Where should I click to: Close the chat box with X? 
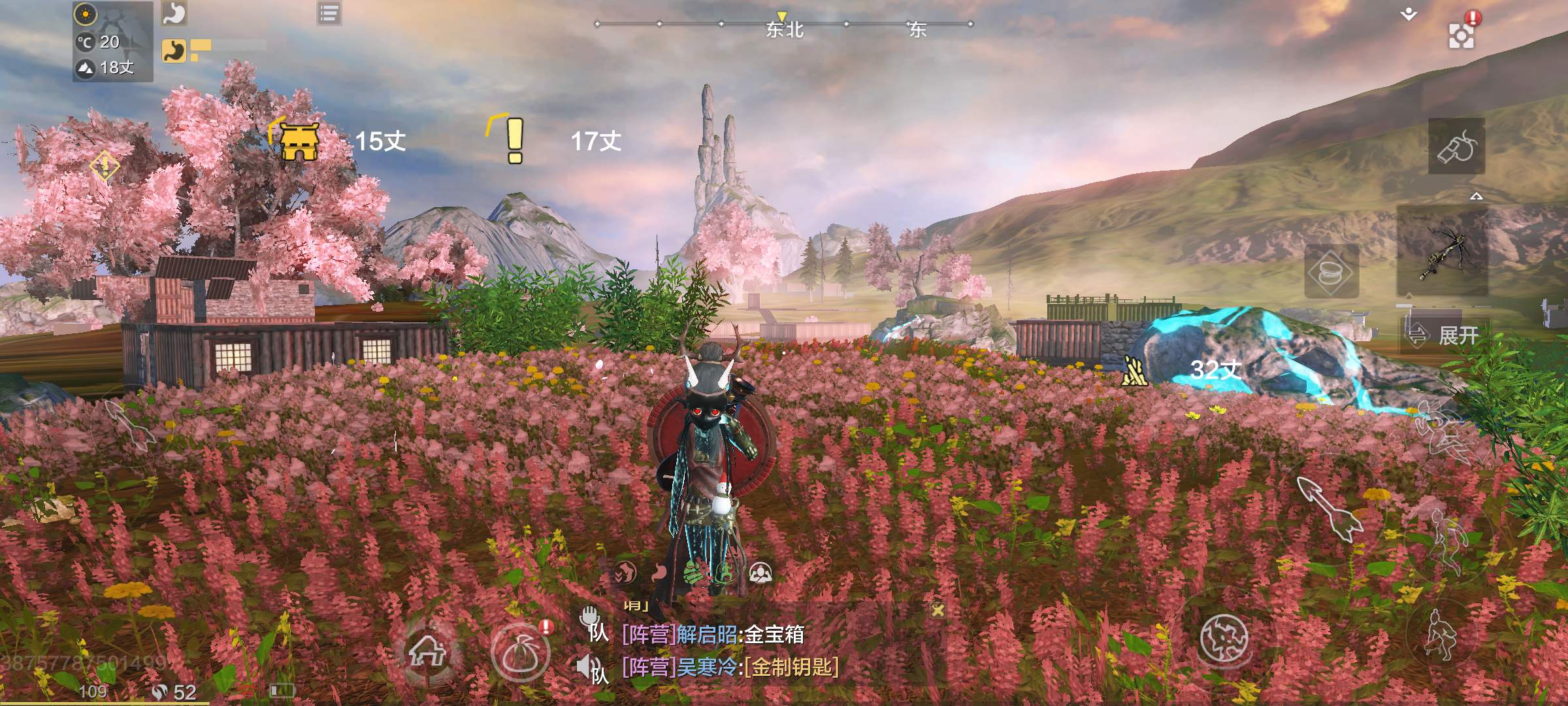(x=938, y=611)
